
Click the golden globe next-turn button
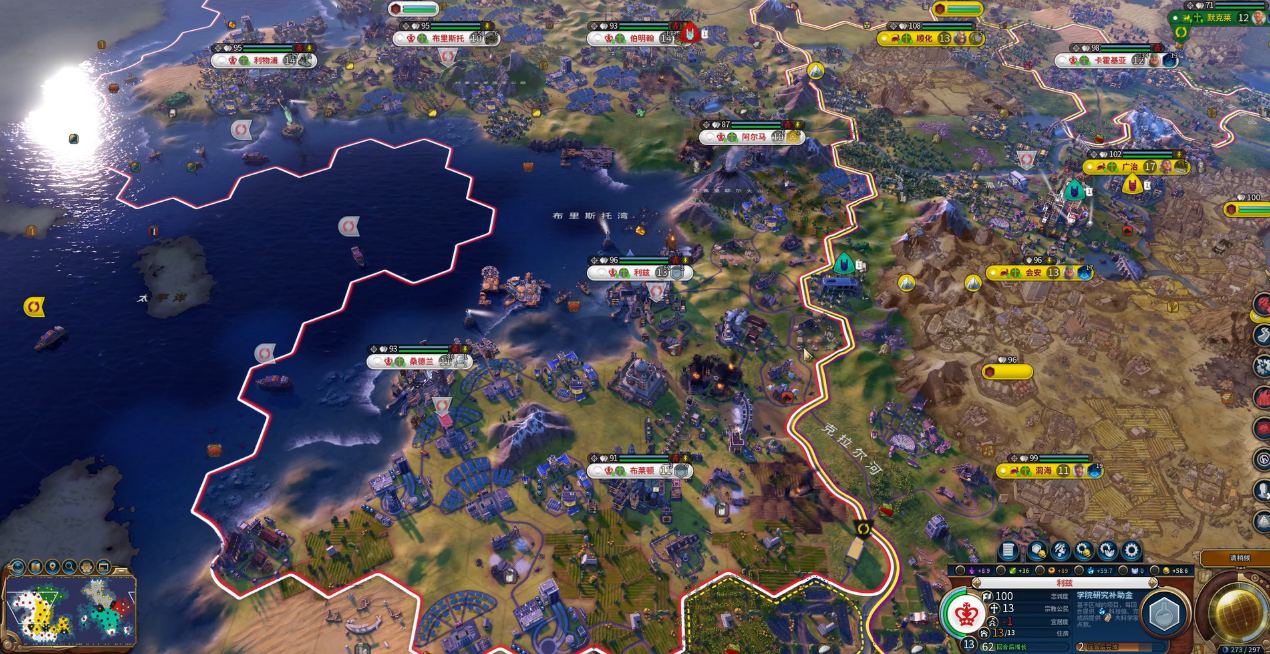(x=1239, y=610)
